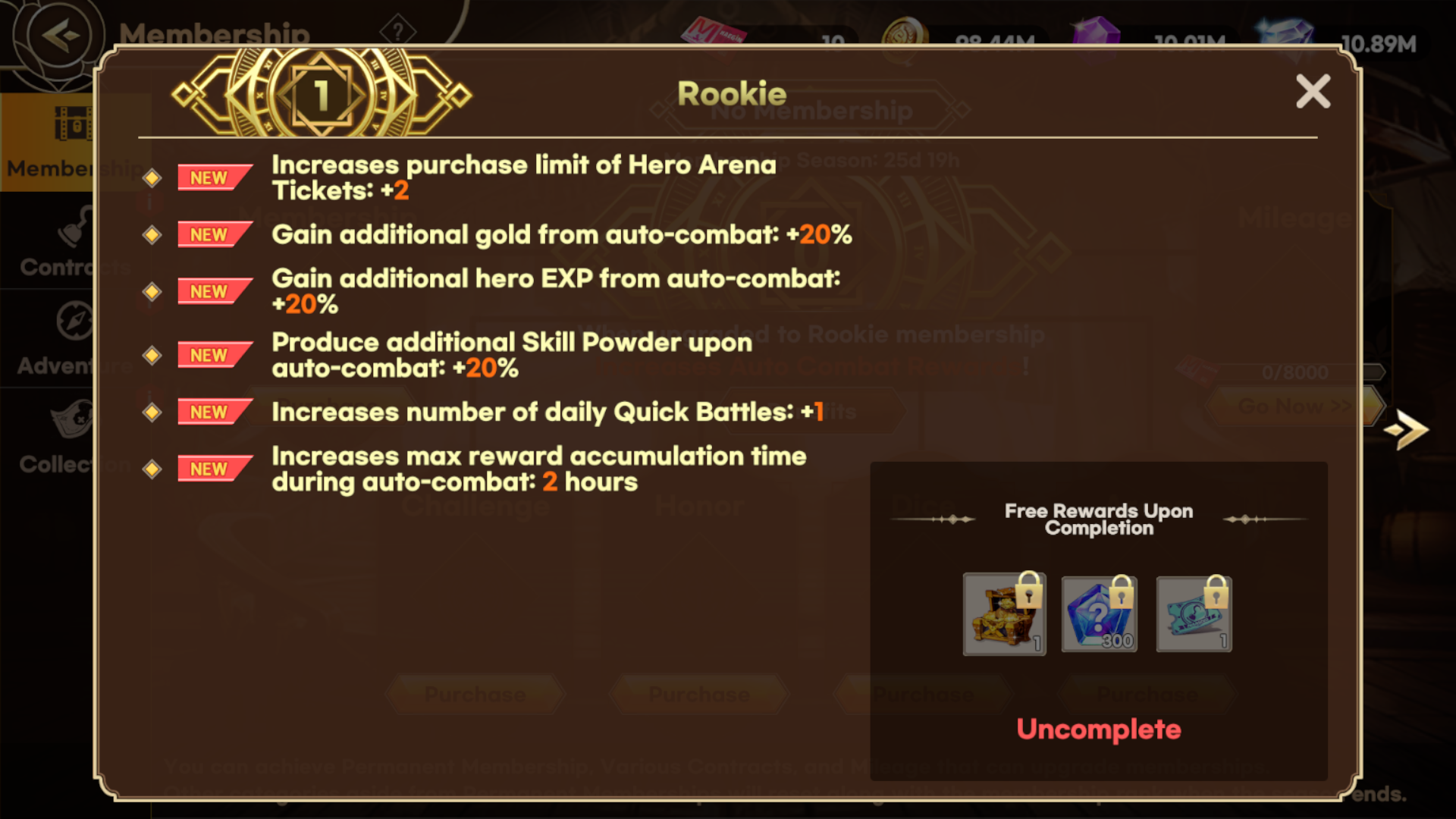Screen dimensions: 1456x819
Task: Close the Rookie popup with the X
Action: (1314, 91)
